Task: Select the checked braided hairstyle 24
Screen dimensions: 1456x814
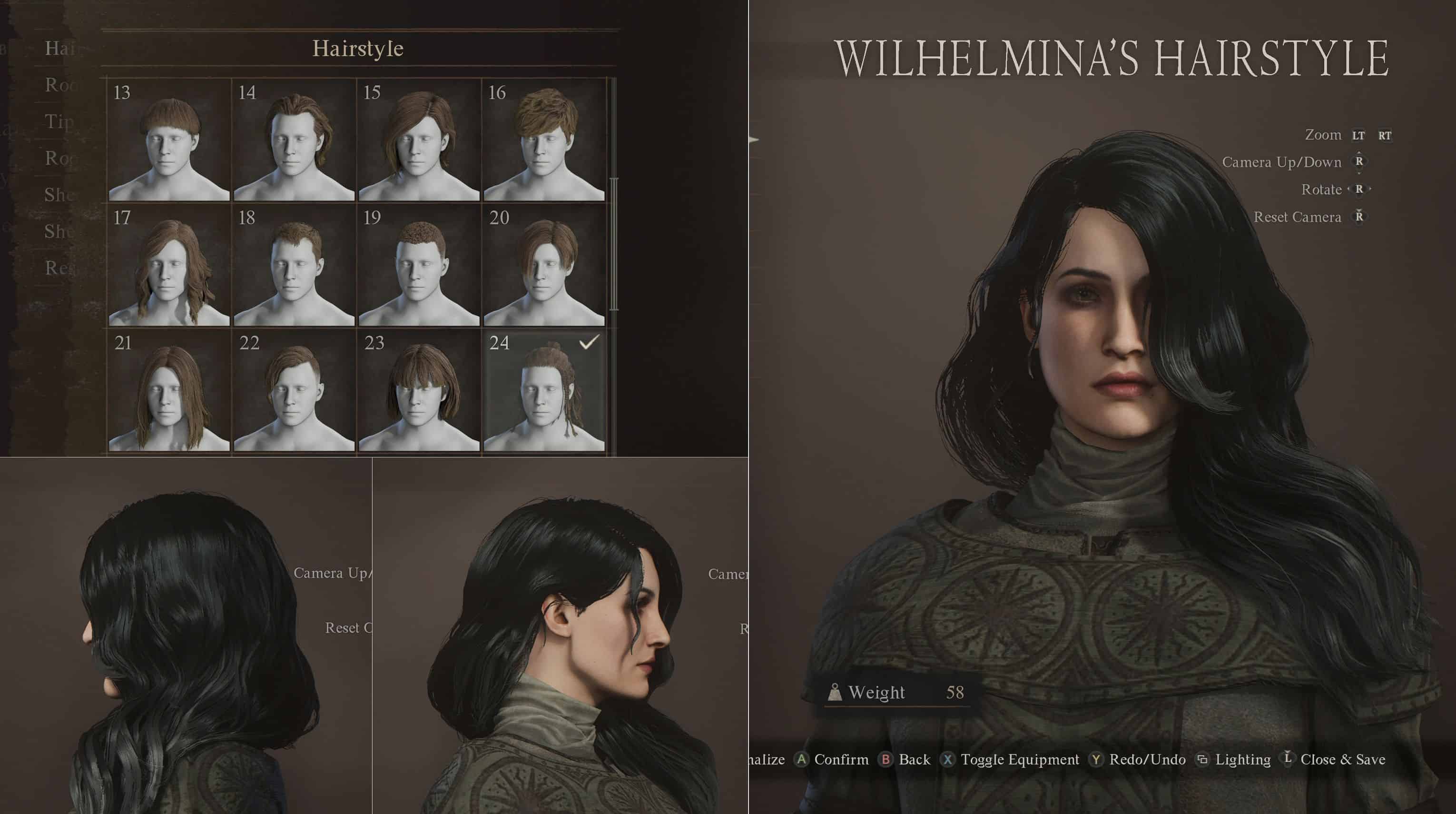Action: [x=544, y=390]
